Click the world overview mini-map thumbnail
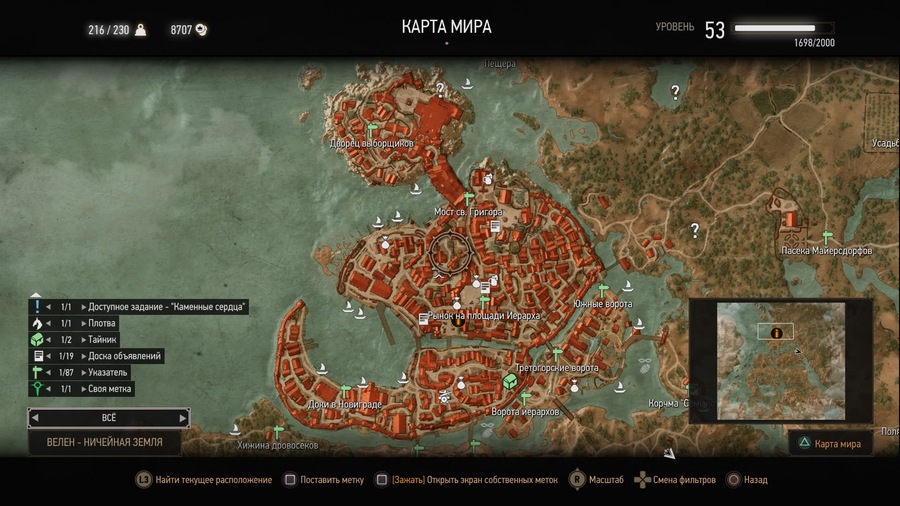The width and height of the screenshot is (900, 506). coord(781,361)
